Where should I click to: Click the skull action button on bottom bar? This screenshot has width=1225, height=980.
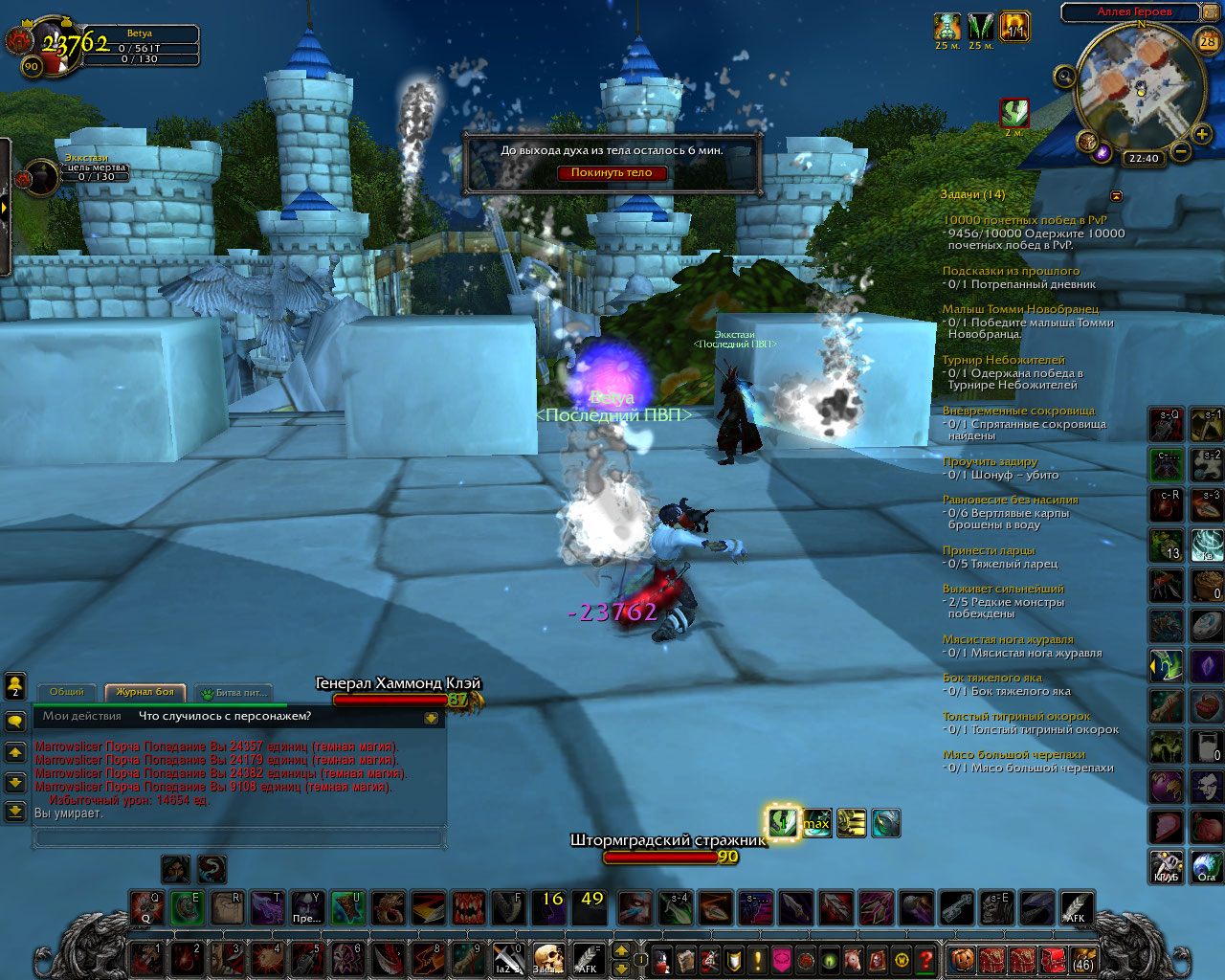[547, 957]
